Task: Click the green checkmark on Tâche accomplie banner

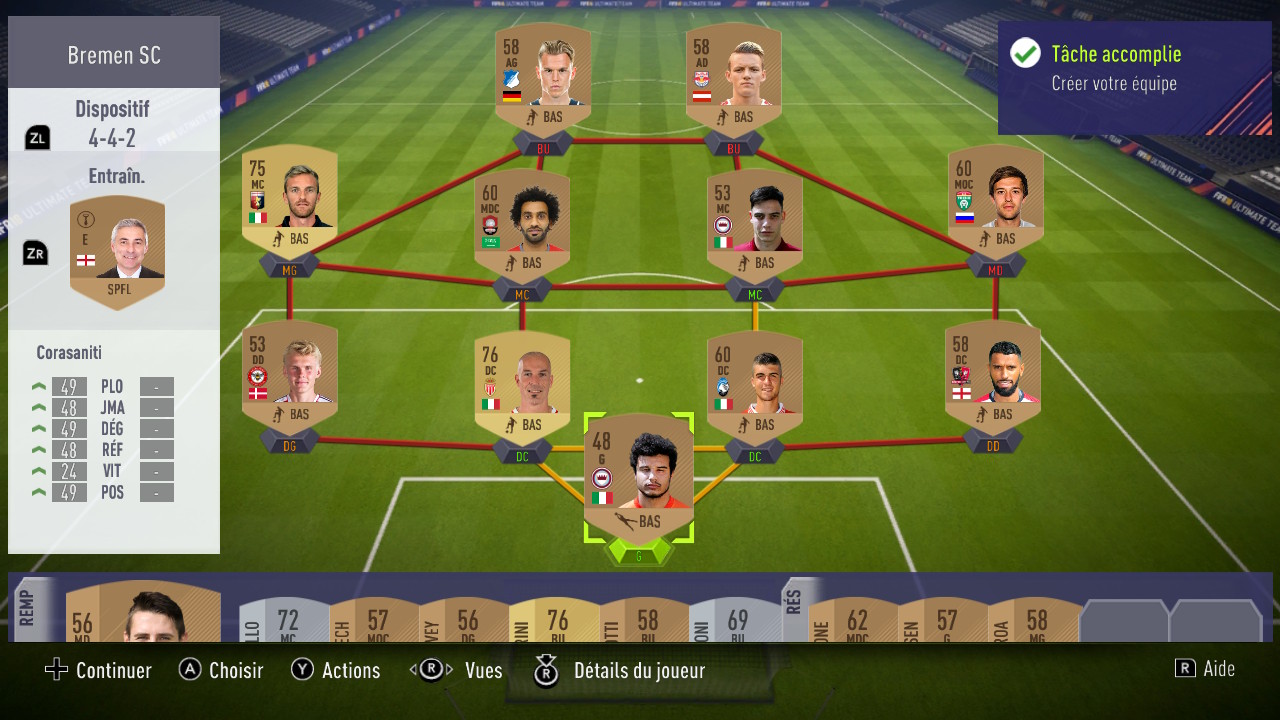Action: 1024,54
